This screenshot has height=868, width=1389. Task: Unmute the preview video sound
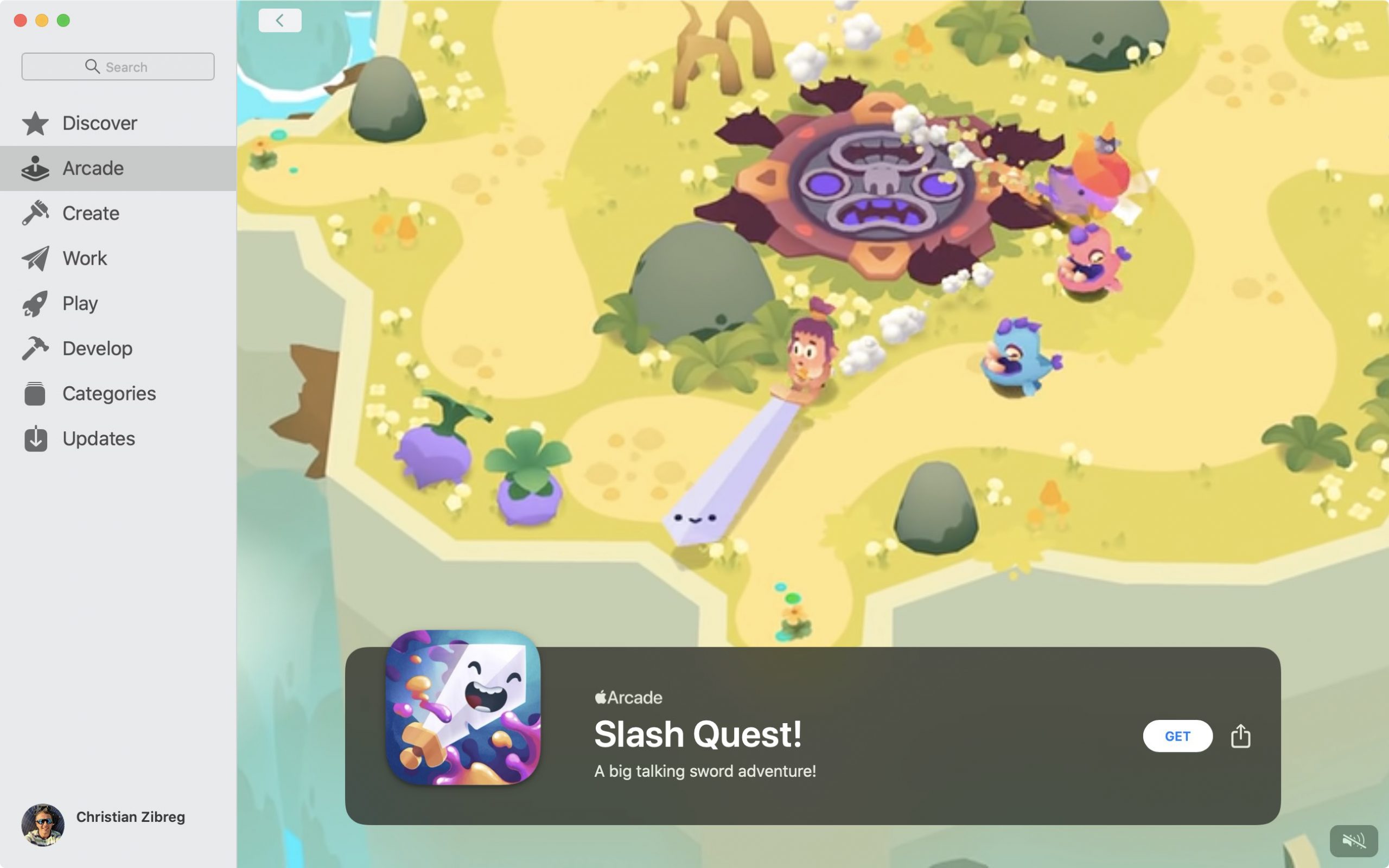[x=1353, y=841]
